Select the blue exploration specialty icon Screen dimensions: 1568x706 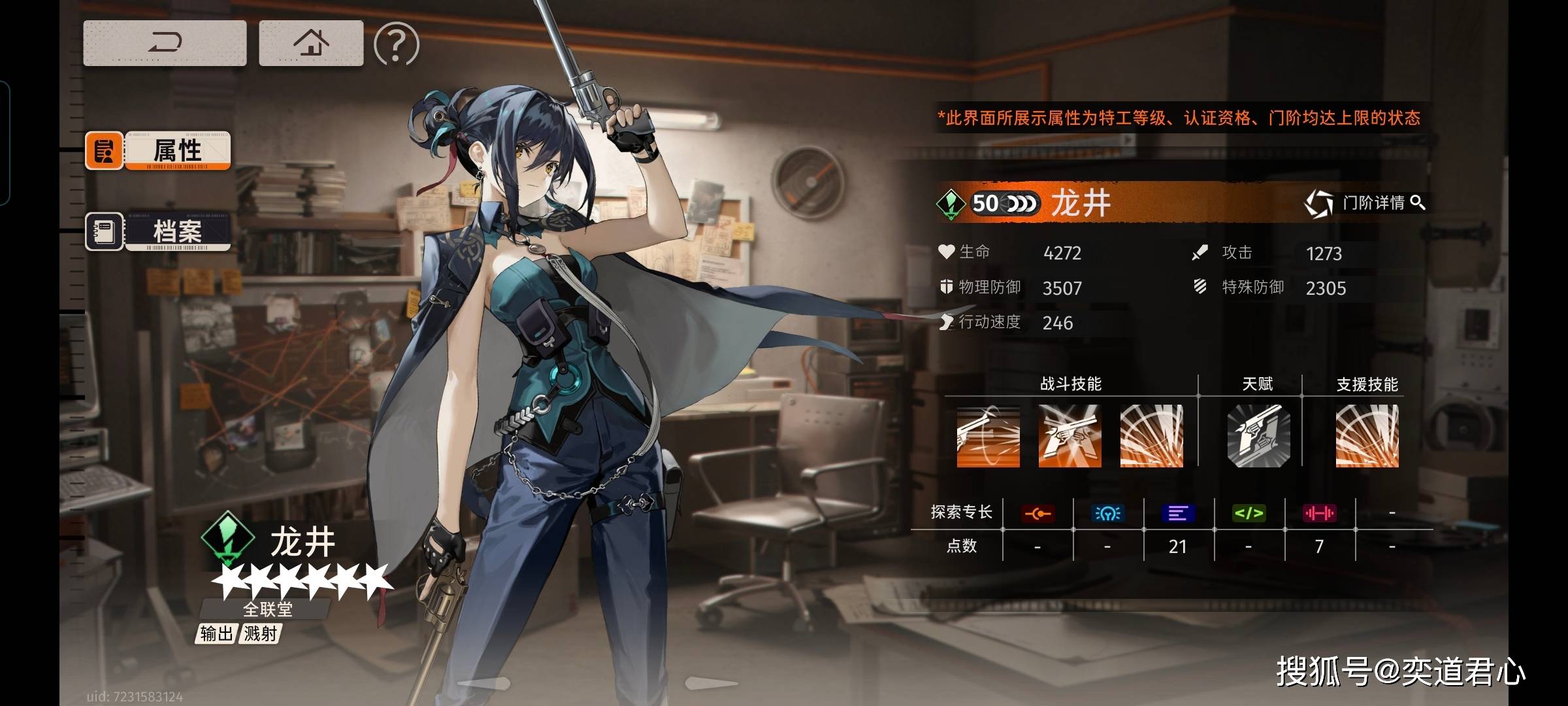1107,514
